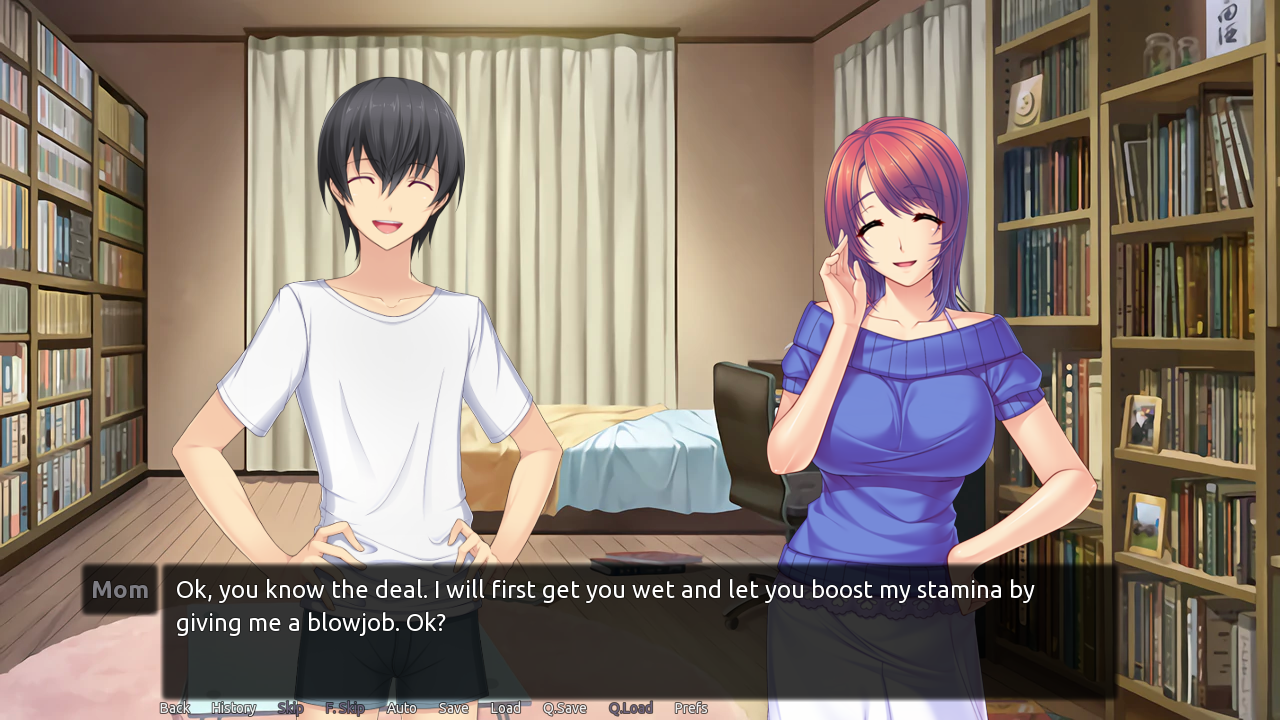
Task: Click the Mom name label
Action: click(119, 590)
